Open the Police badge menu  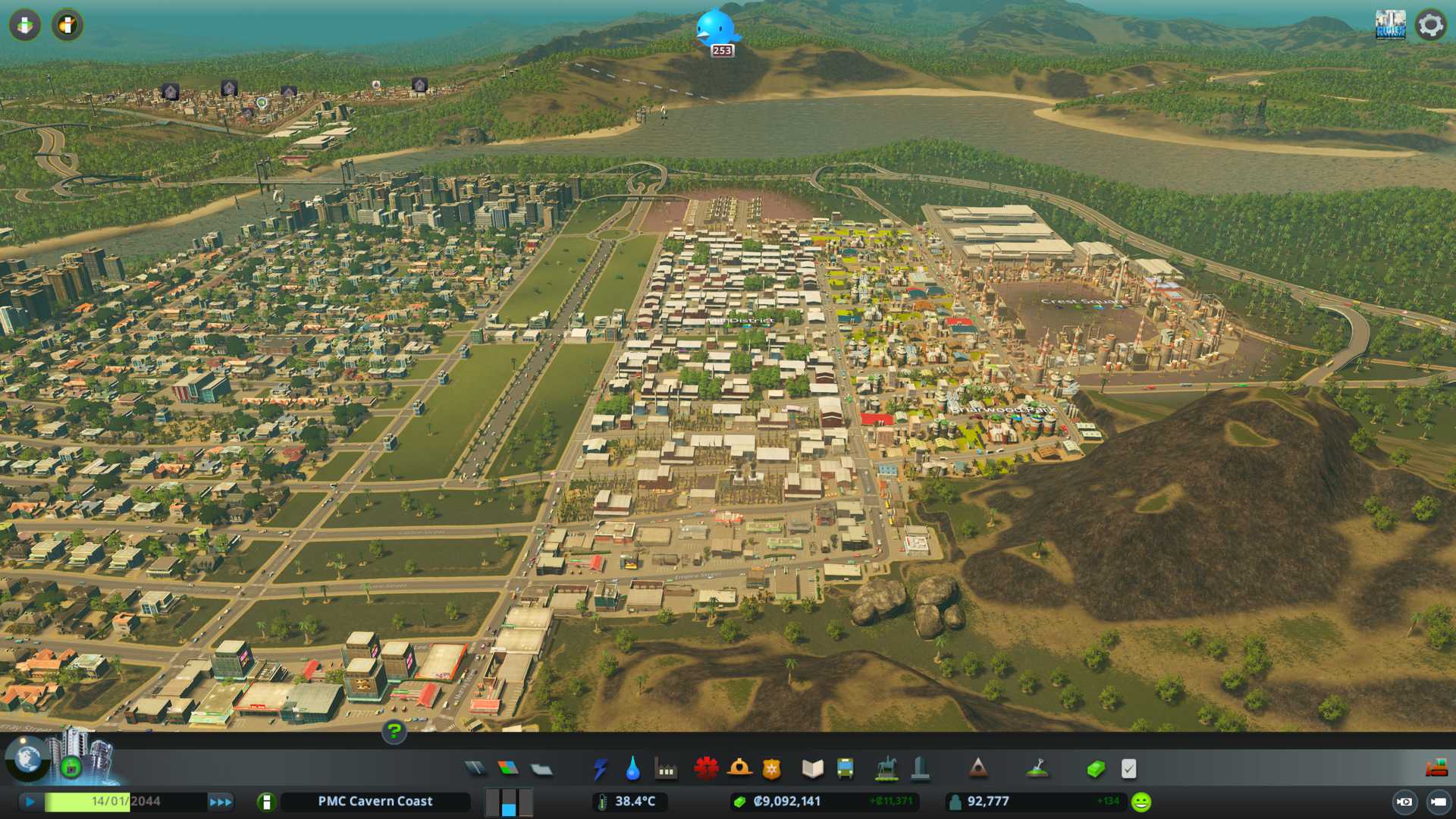(x=771, y=769)
